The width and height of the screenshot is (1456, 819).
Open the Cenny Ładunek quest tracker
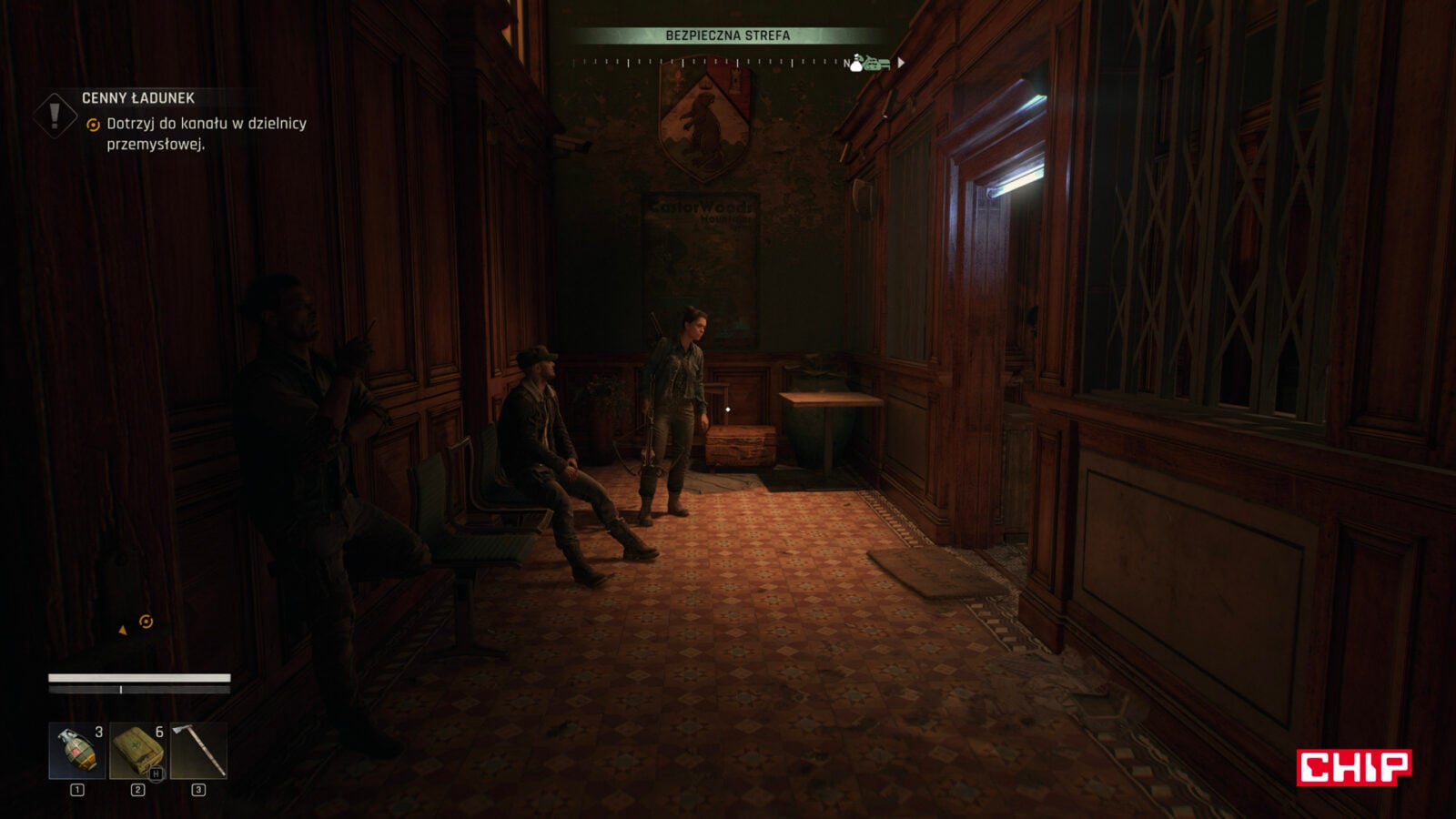click(x=138, y=98)
